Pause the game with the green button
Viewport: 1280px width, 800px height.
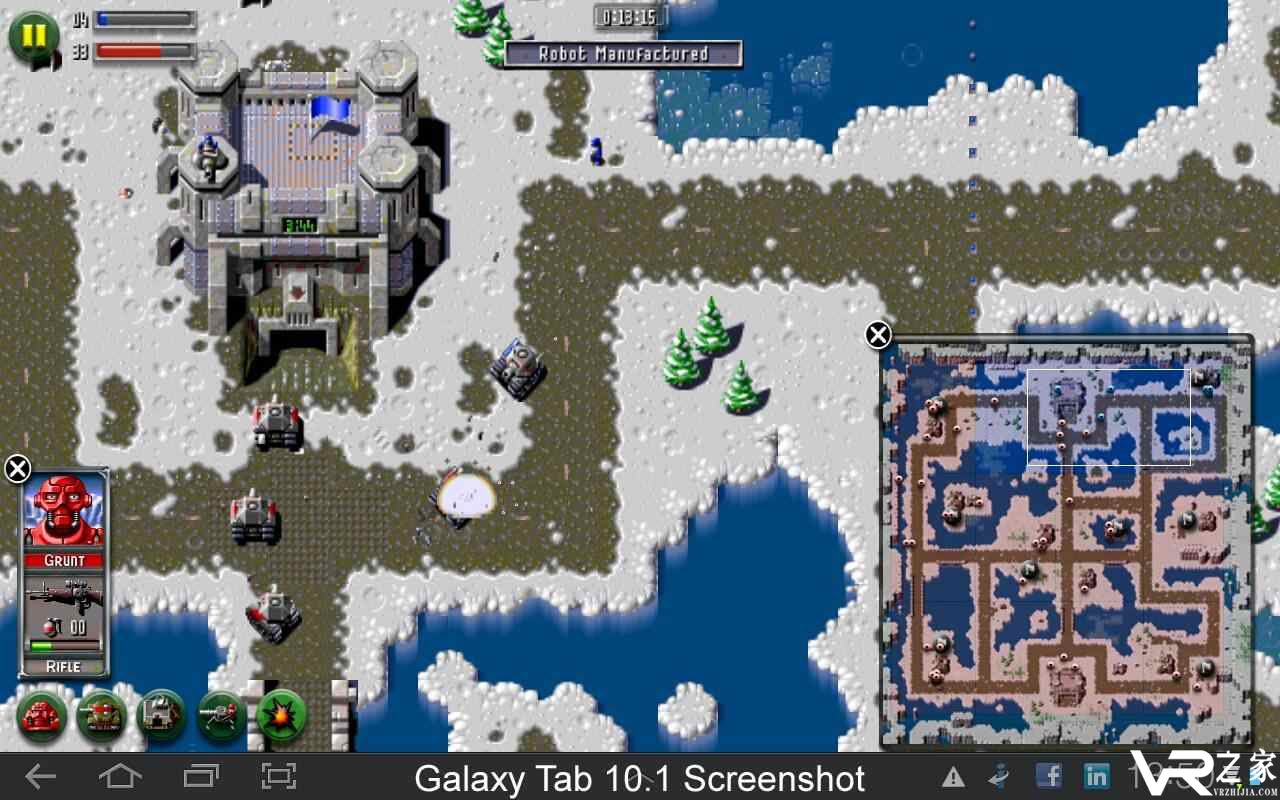[x=33, y=37]
